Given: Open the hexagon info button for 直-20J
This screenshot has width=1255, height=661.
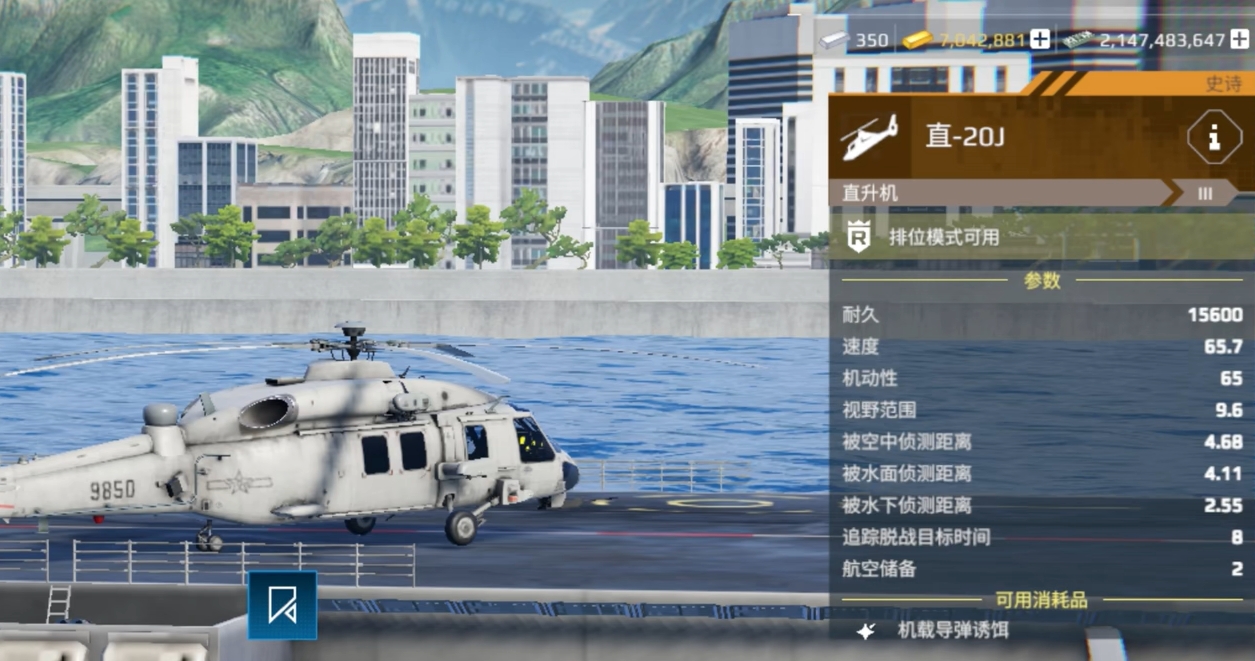Looking at the screenshot, I should 1214,137.
